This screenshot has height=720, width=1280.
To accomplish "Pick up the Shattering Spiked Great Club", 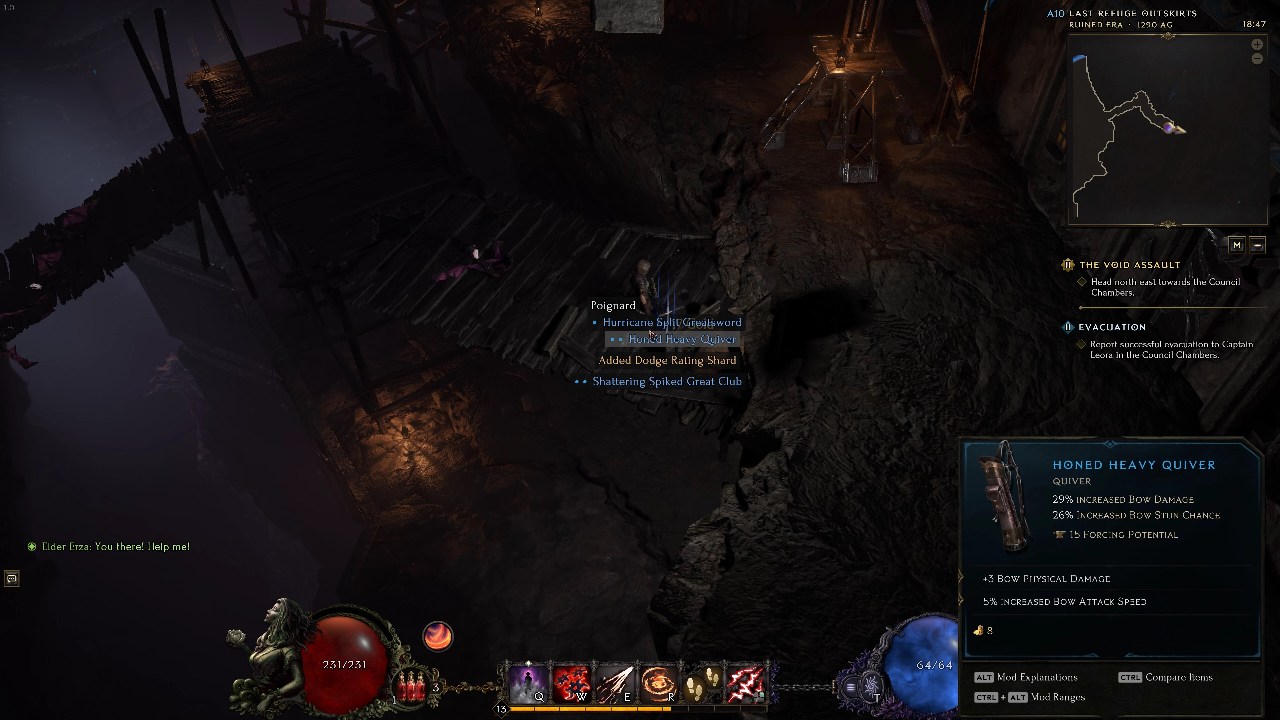I will pyautogui.click(x=666, y=381).
